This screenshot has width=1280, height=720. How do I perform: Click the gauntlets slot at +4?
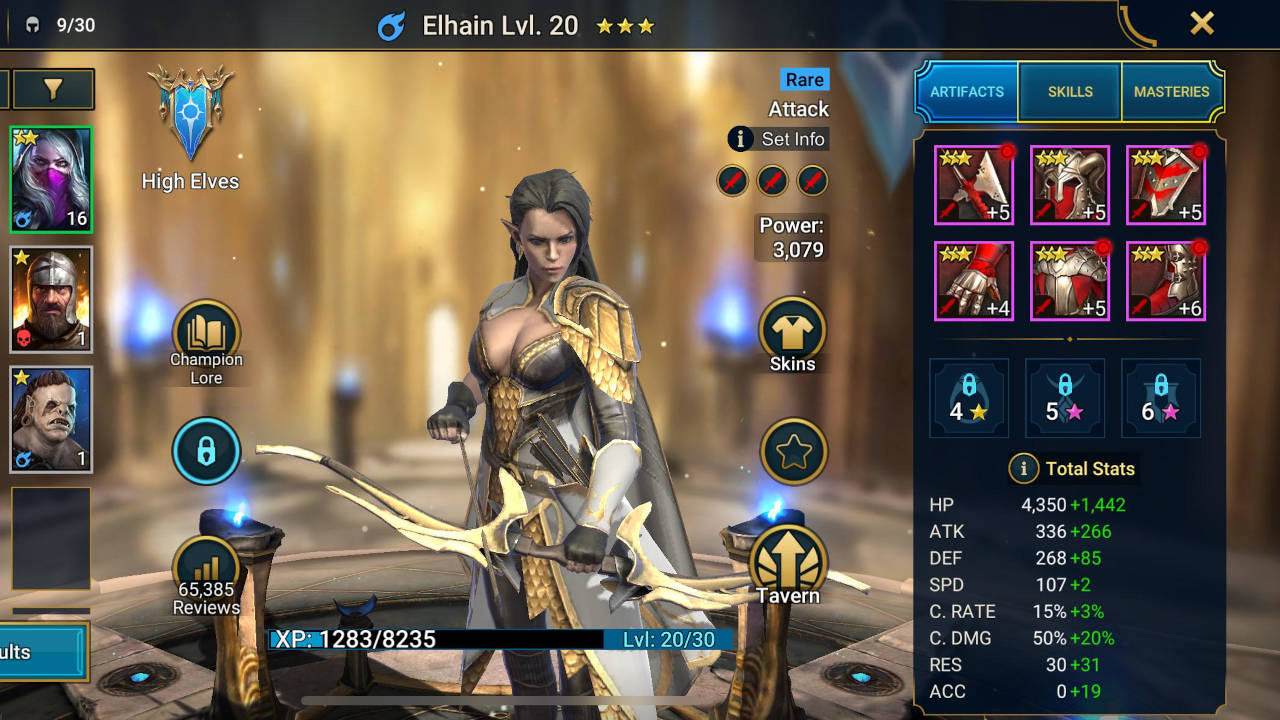pos(973,281)
